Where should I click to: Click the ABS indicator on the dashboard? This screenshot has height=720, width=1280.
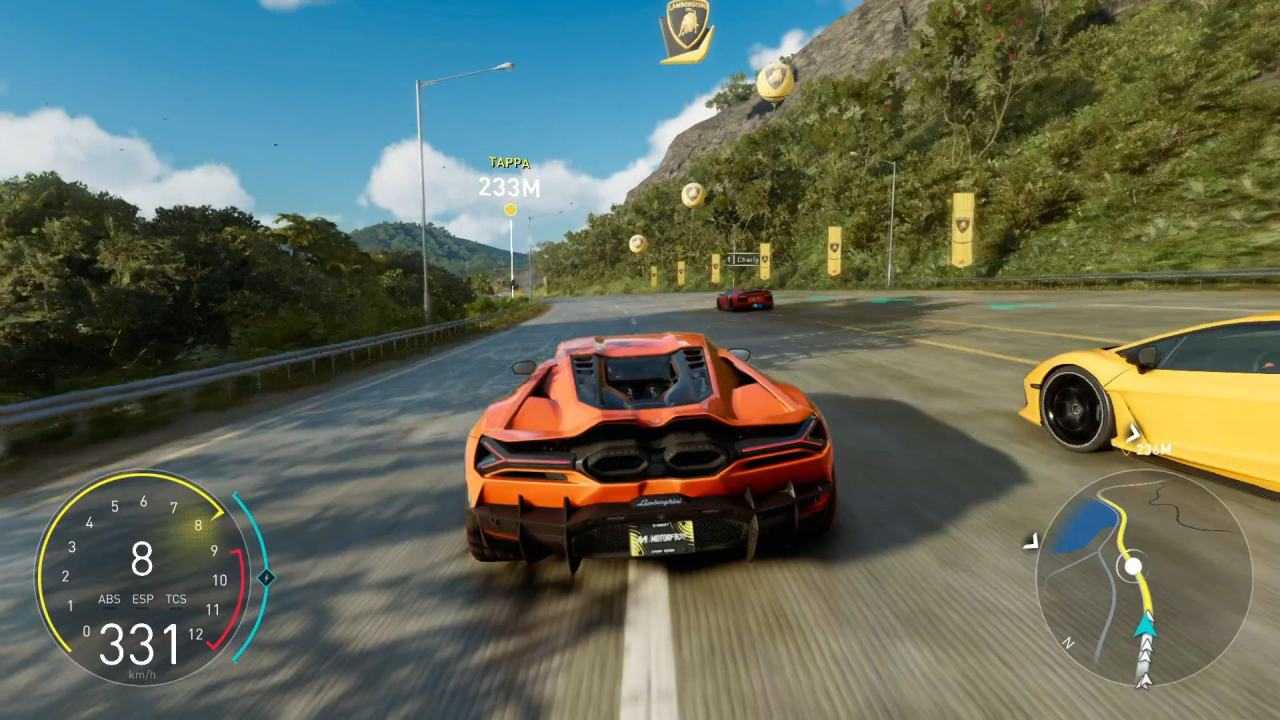tap(110, 599)
